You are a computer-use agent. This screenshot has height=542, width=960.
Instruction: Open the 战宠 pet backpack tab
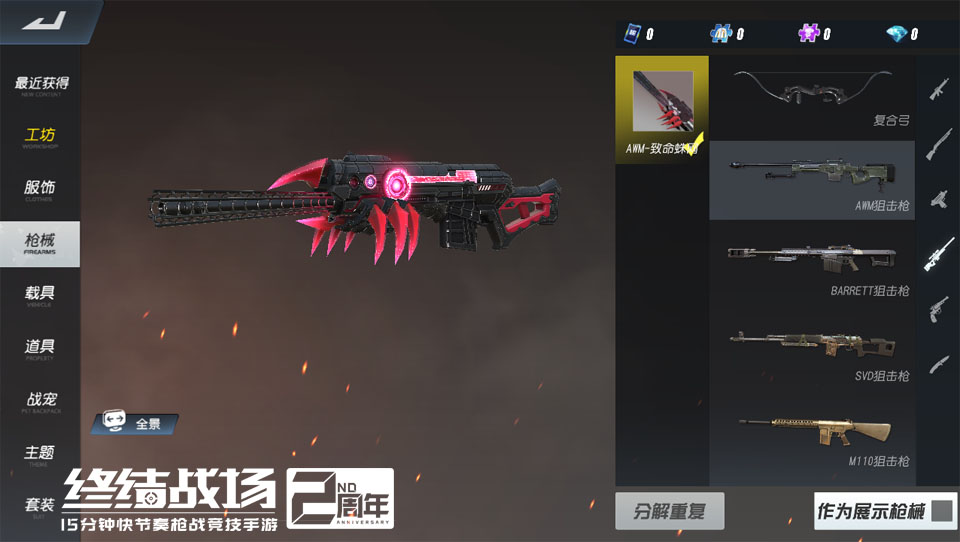pyautogui.click(x=41, y=401)
